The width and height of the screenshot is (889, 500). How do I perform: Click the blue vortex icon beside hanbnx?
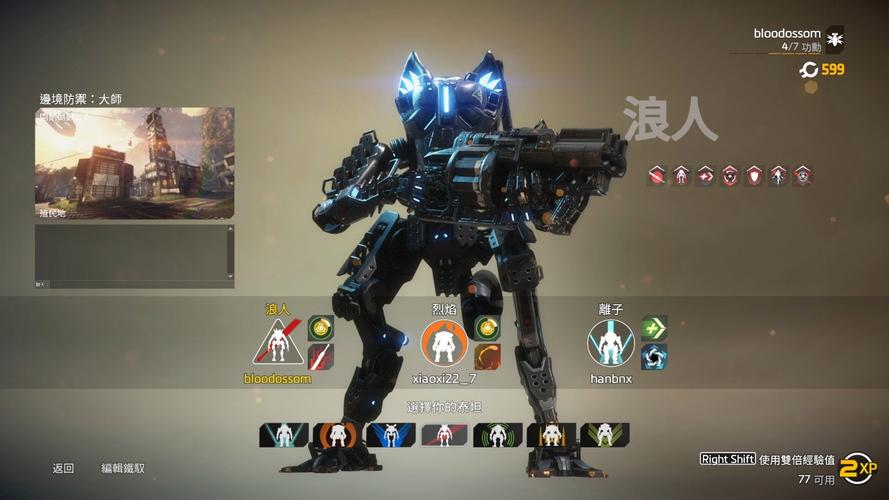click(654, 356)
